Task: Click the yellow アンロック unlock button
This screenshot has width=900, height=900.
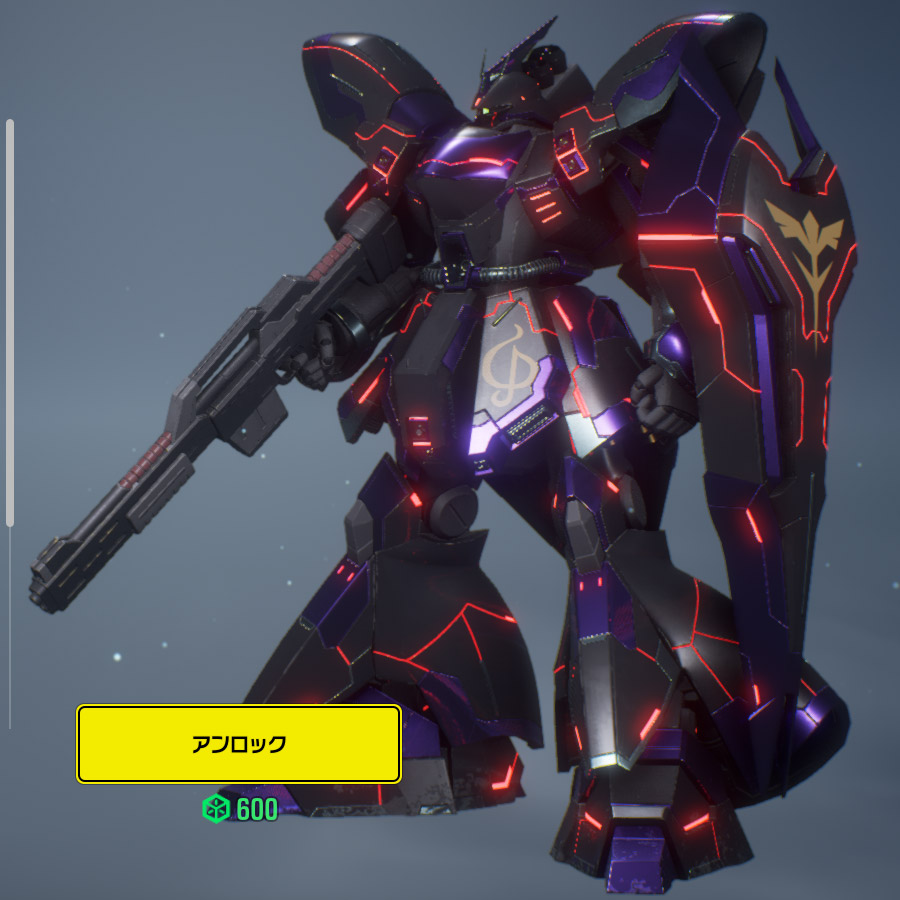Action: 239,744
